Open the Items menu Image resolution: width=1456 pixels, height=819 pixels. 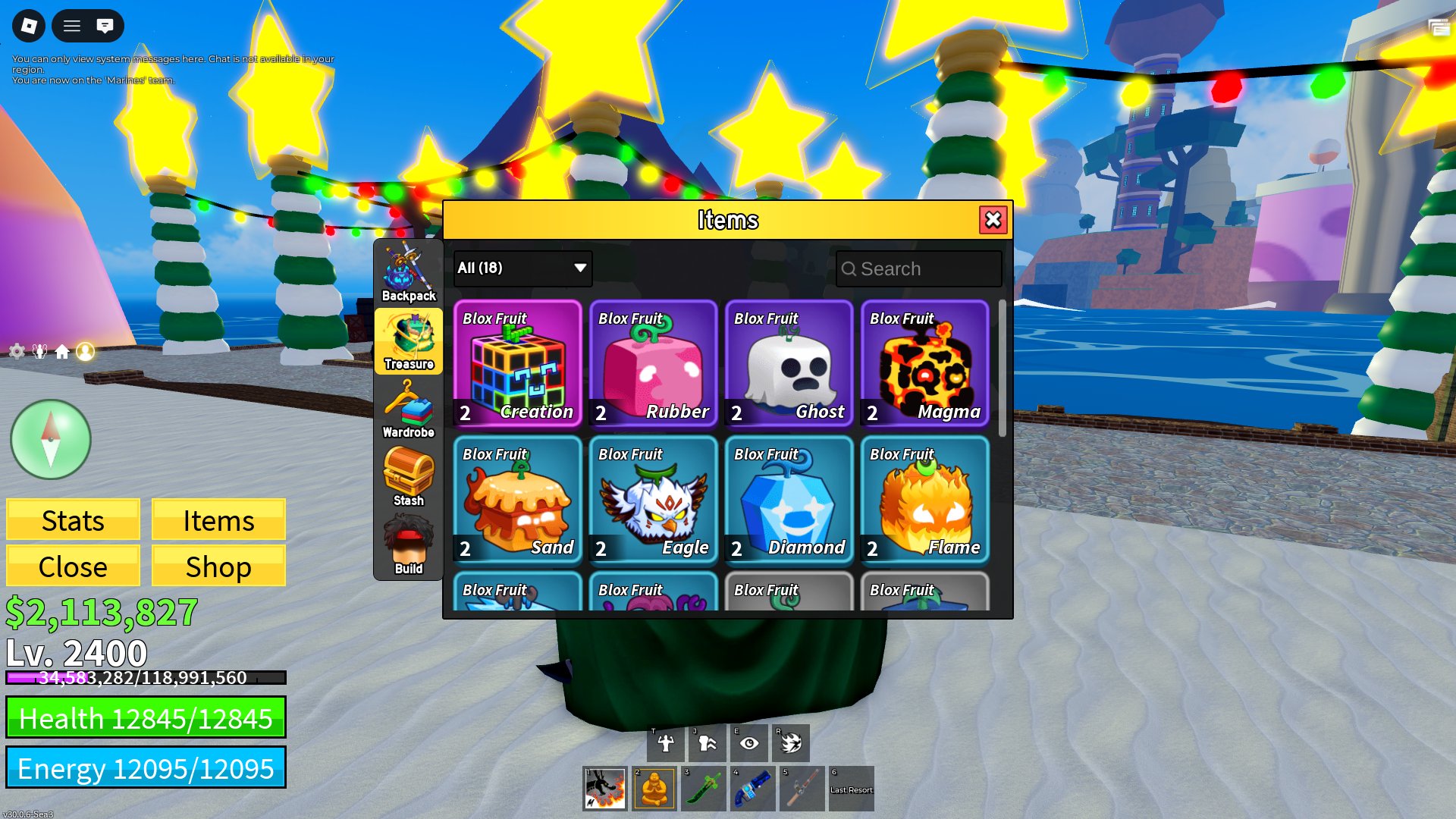(x=218, y=520)
